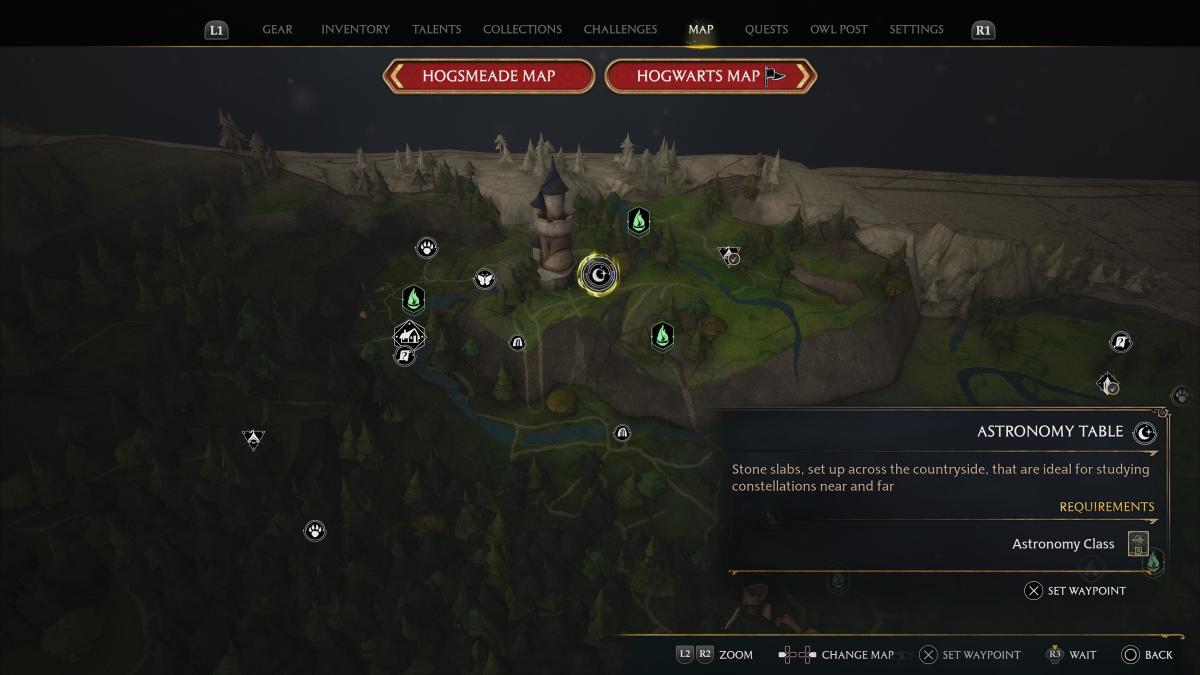
Task: Open the Settings tab
Action: [916, 29]
